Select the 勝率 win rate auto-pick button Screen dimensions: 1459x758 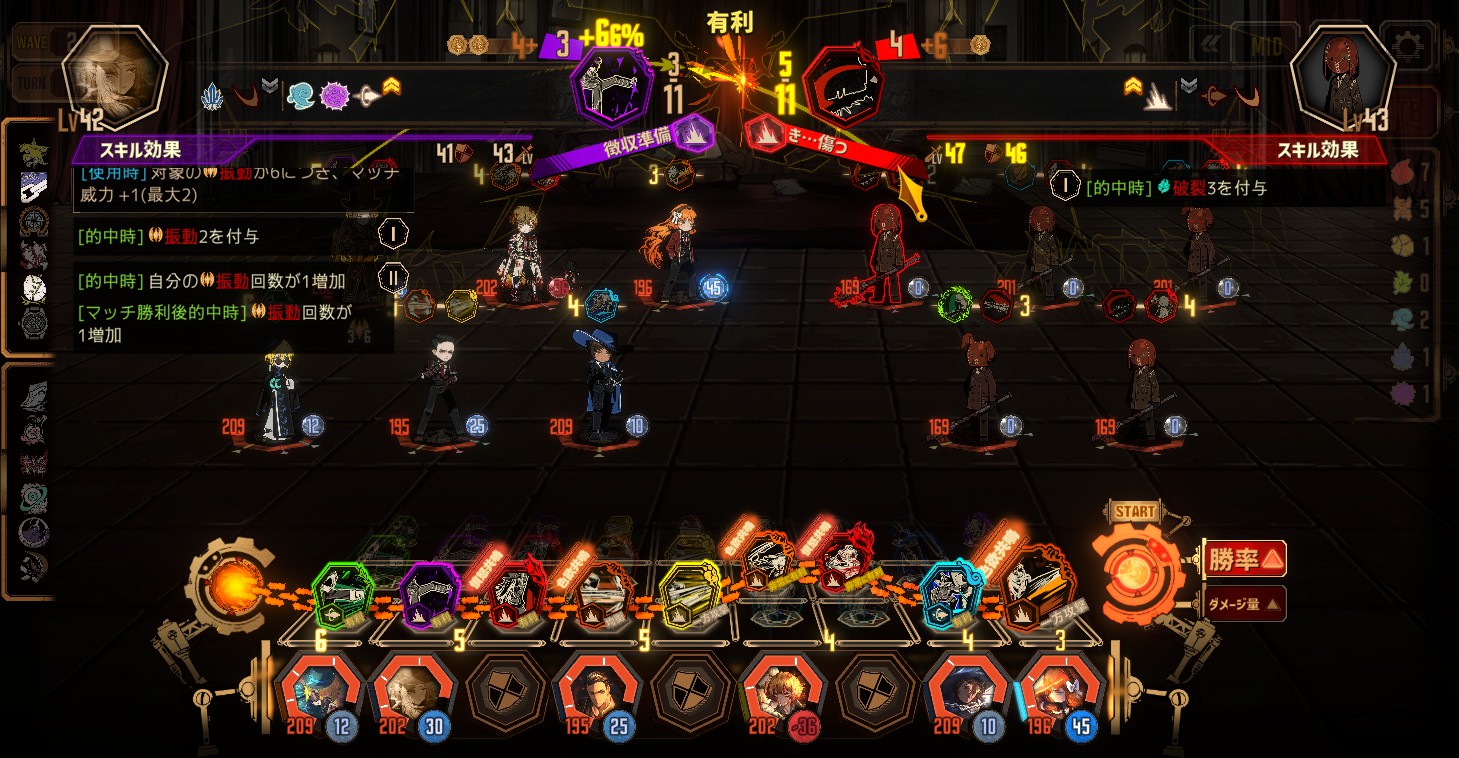(x=1244, y=559)
